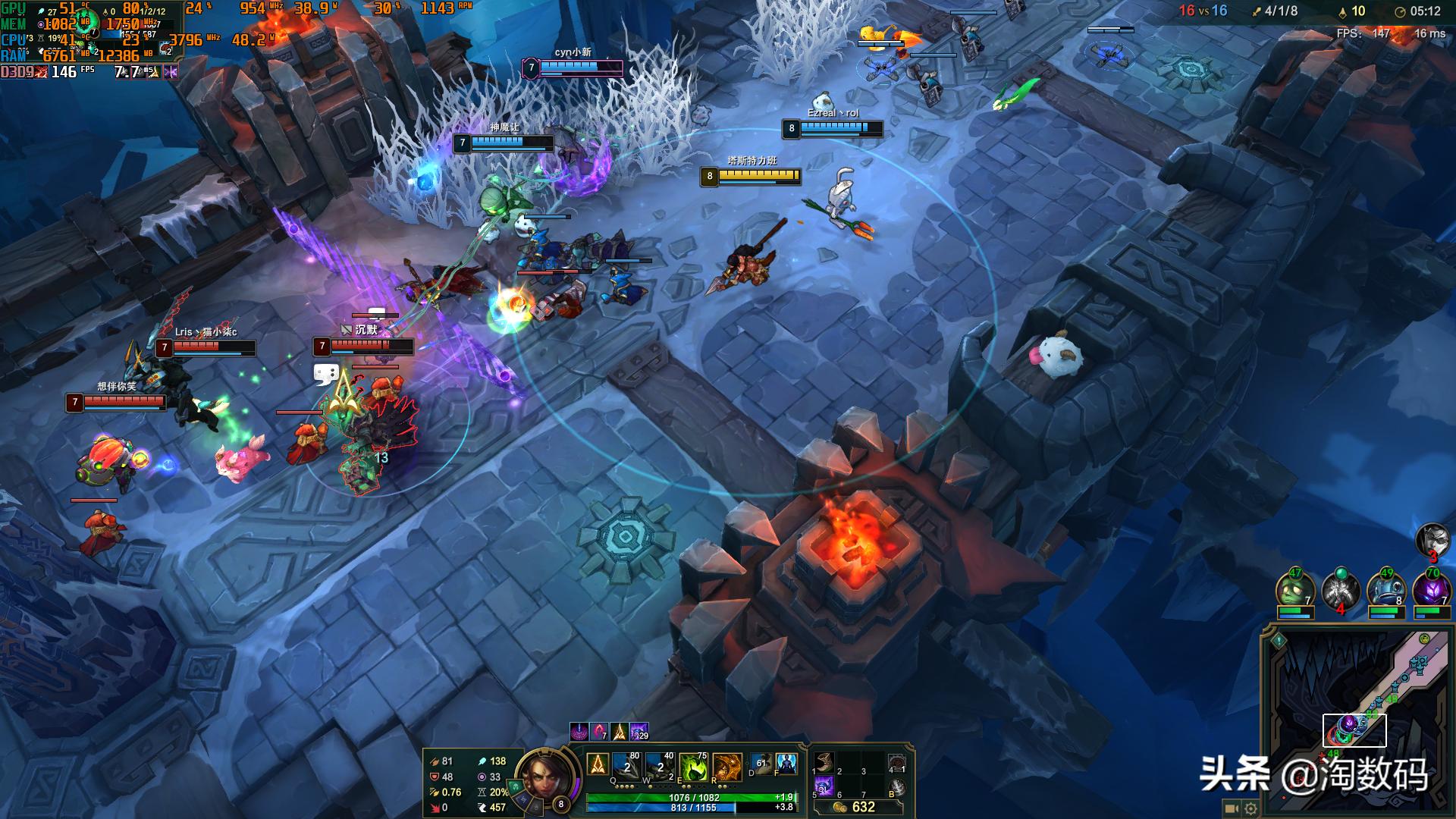Click the D summoner spell on cooldown
1456x819 pixels.
click(x=761, y=764)
